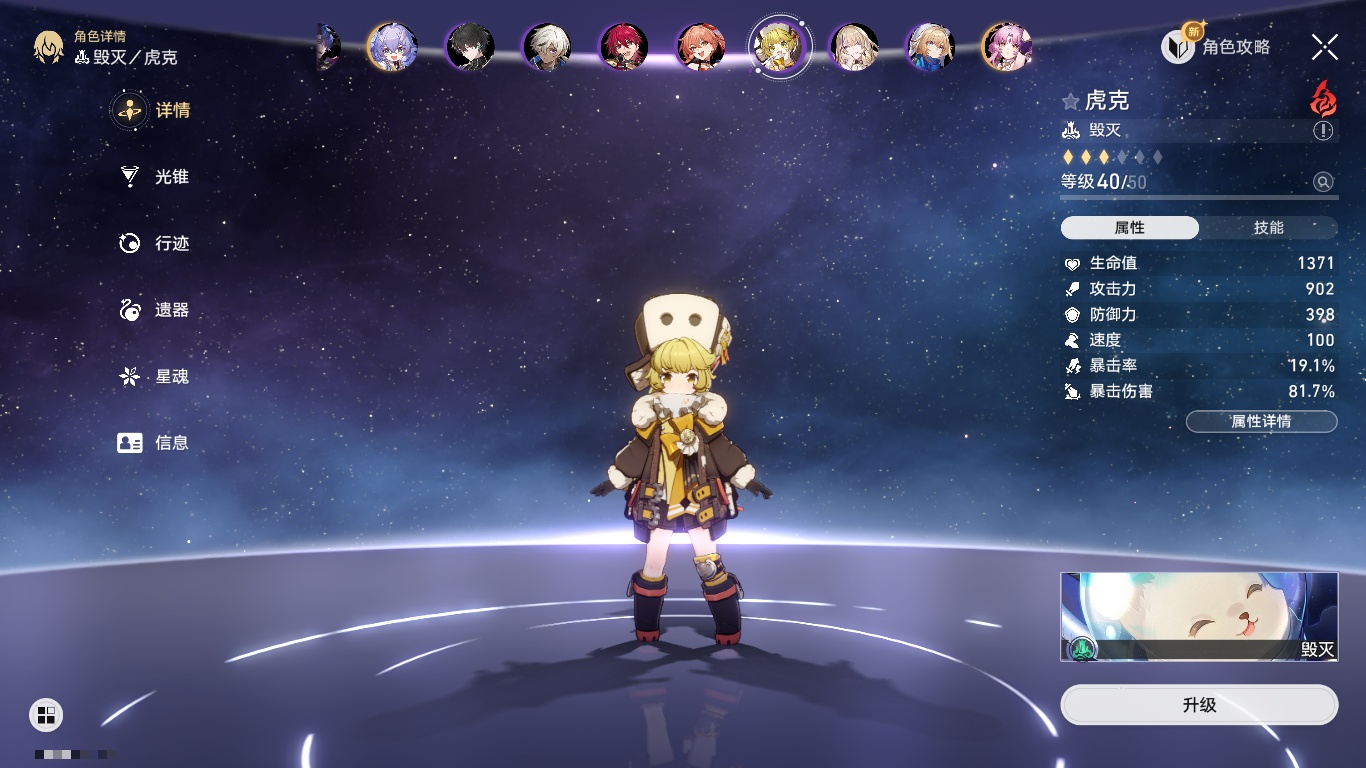
Task: Open 属性详情 attribute details
Action: (1261, 422)
